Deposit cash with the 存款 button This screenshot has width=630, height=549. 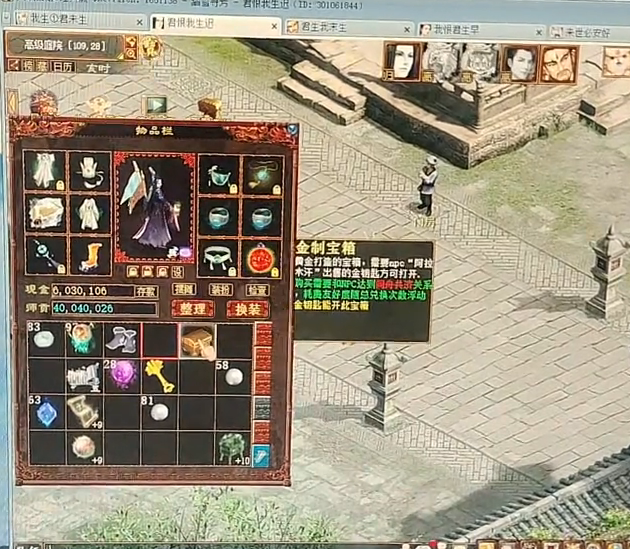click(x=147, y=291)
